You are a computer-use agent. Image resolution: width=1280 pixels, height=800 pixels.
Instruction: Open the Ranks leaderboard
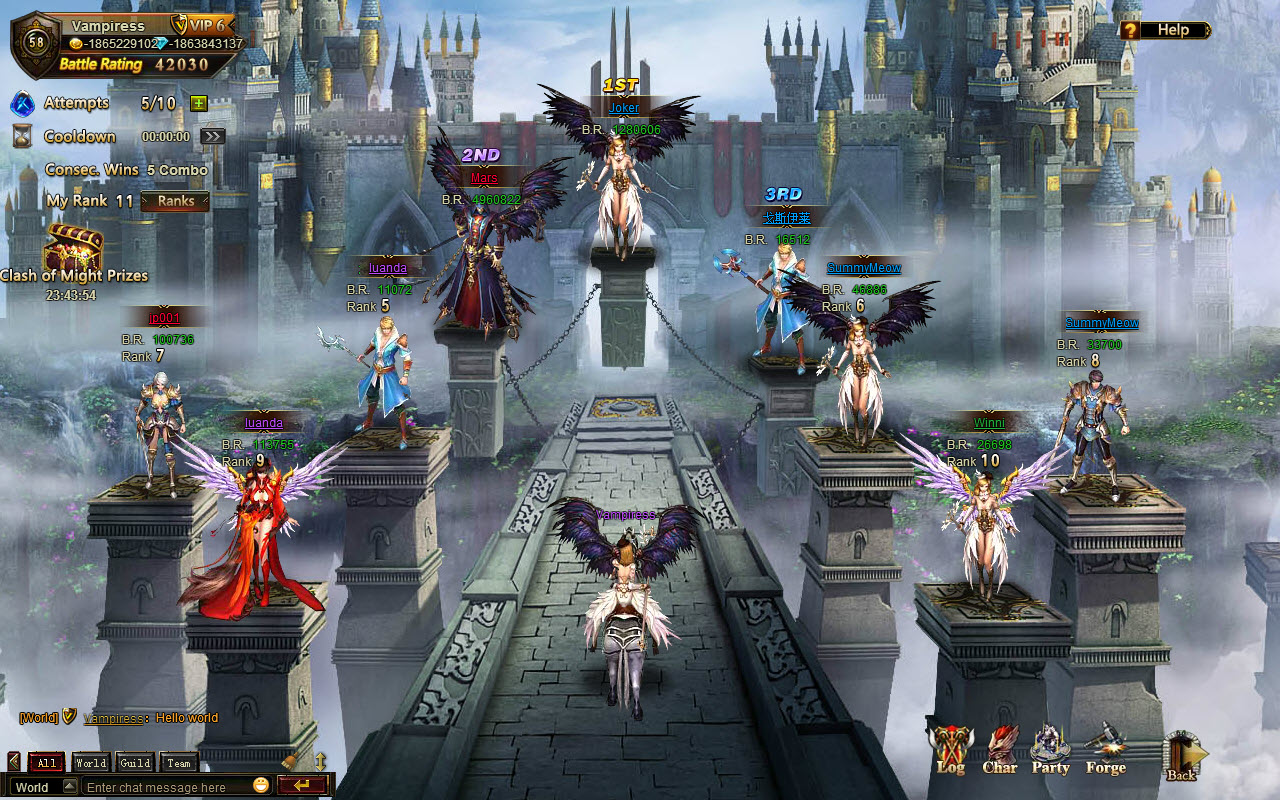[x=176, y=201]
